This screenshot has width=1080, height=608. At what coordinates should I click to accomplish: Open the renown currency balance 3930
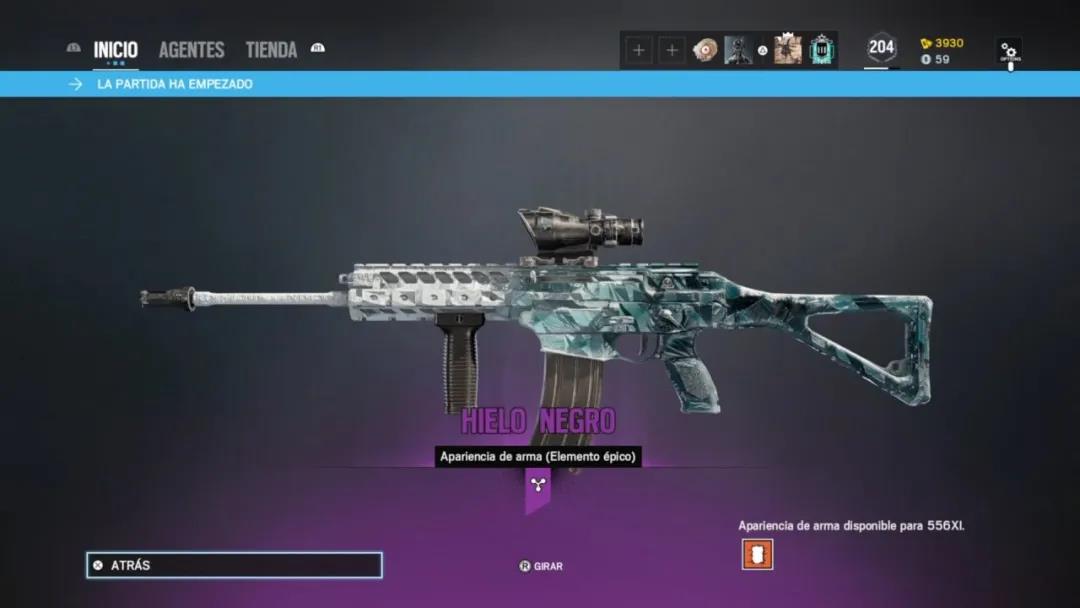click(942, 43)
